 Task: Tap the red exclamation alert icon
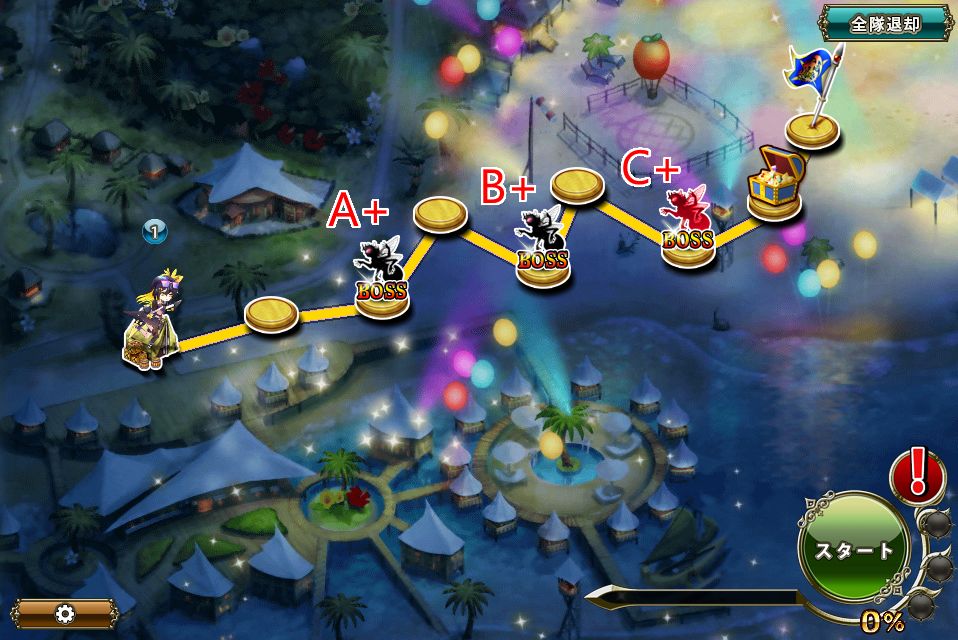pyautogui.click(x=914, y=471)
